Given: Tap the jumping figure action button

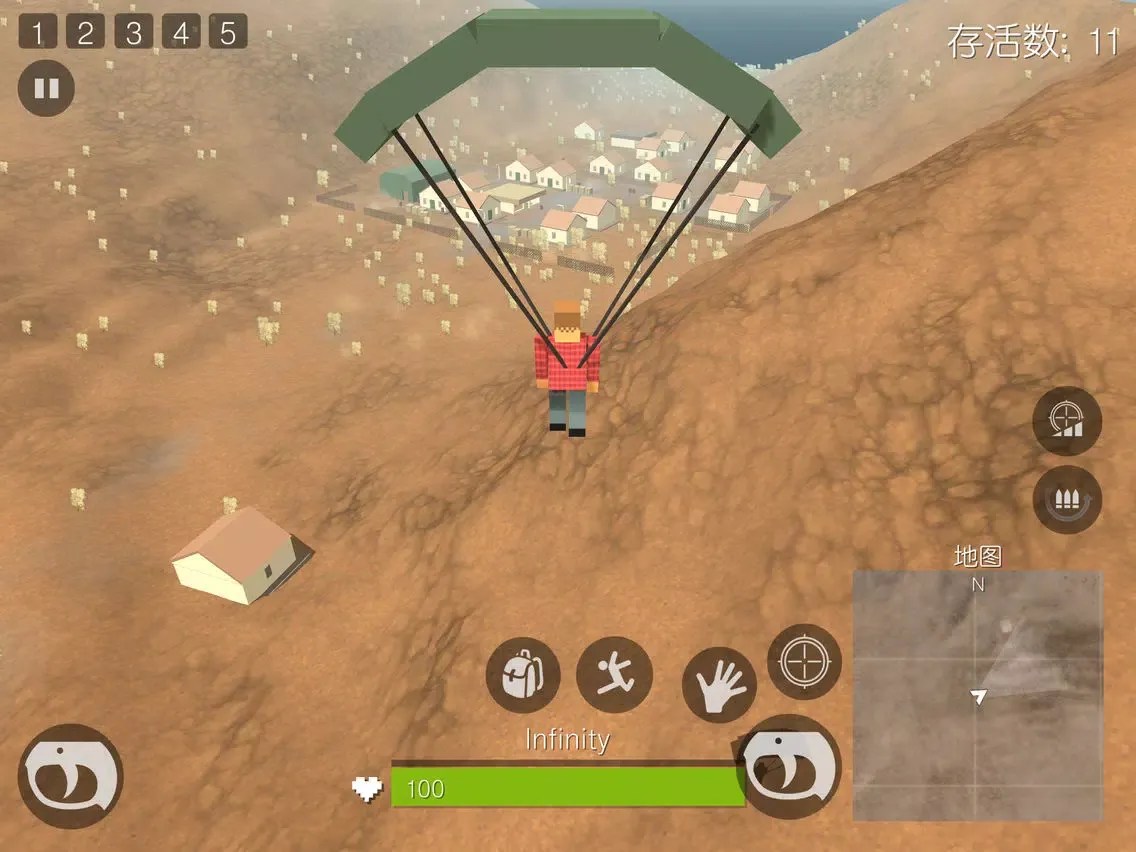Looking at the screenshot, I should click(614, 675).
